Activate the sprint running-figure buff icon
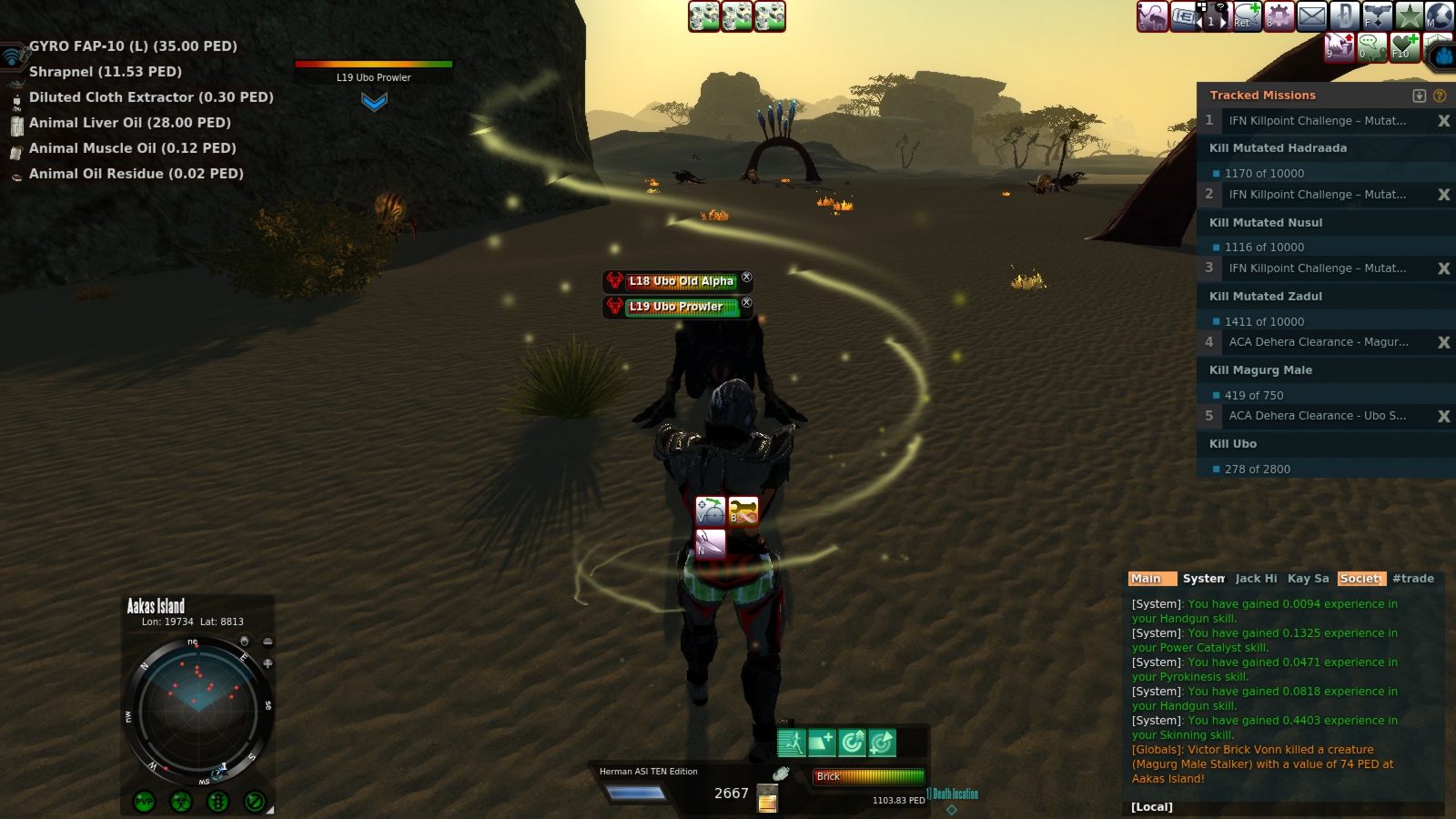1456x819 pixels. click(791, 743)
